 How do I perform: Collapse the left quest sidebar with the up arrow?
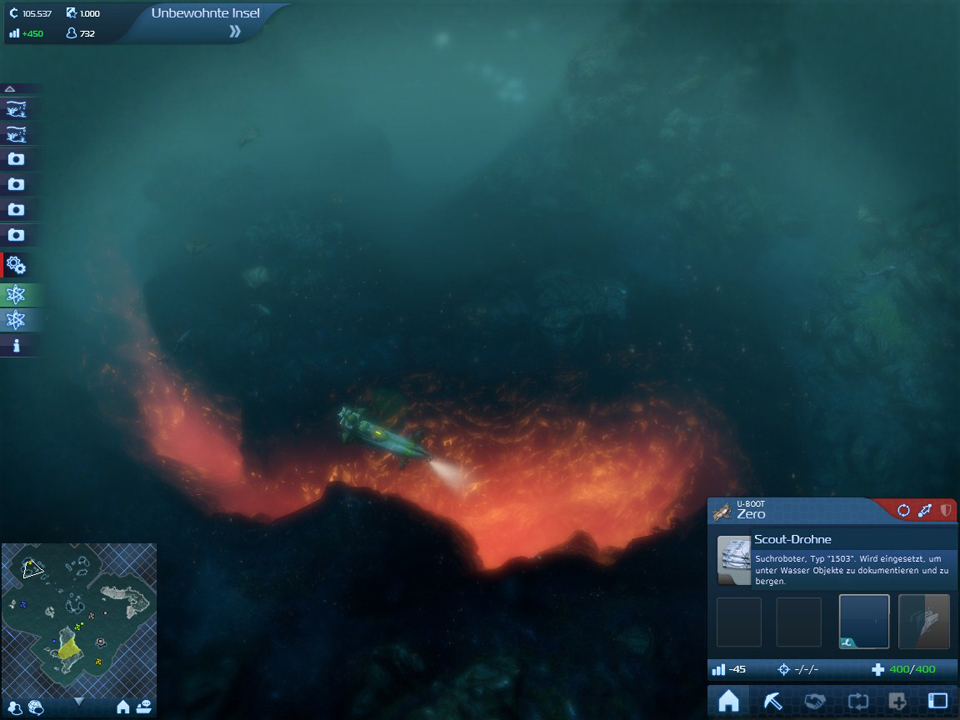(x=11, y=89)
